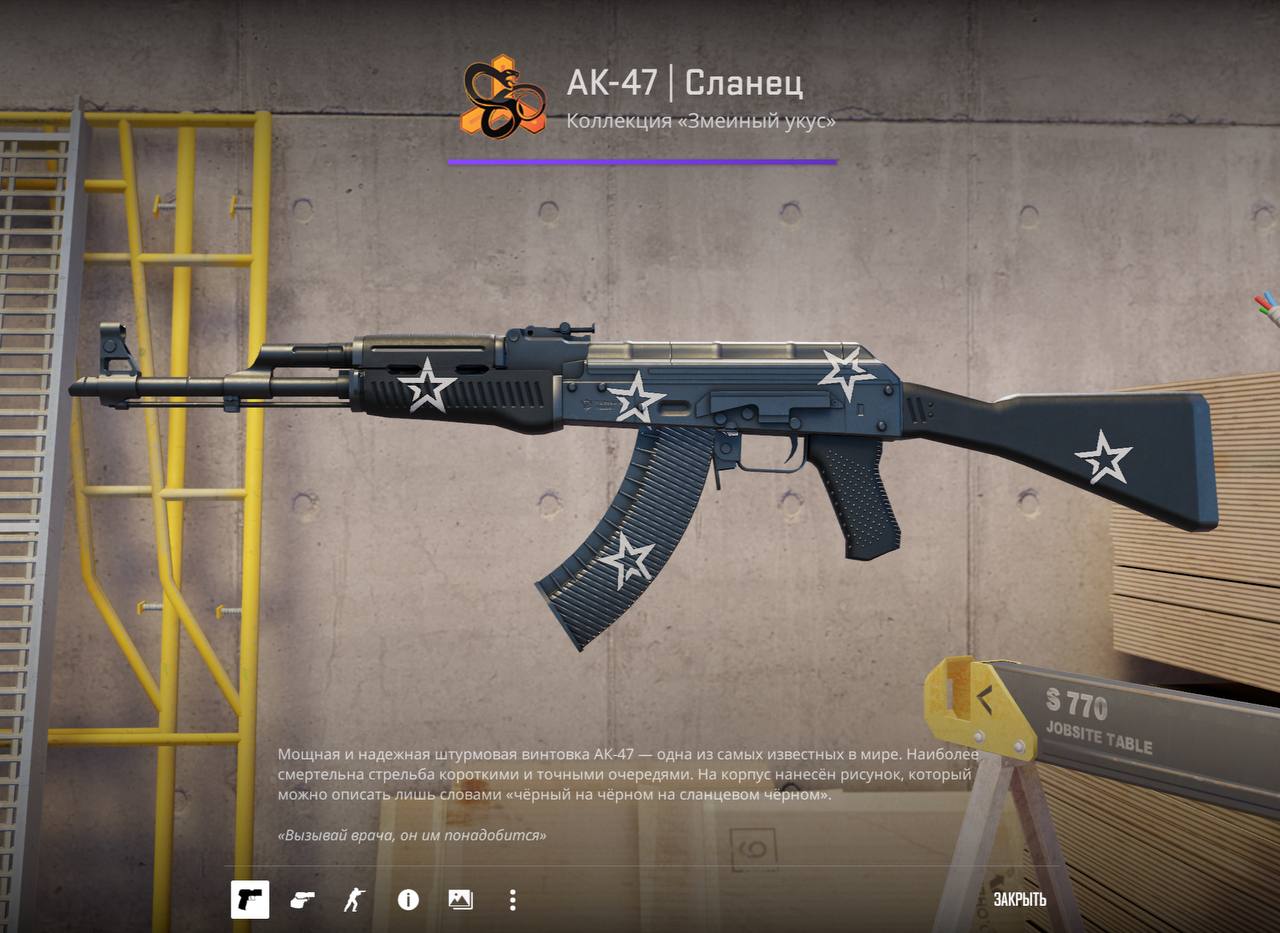Switch to the hand-held gun view
The width and height of the screenshot is (1280, 933).
tap(302, 900)
